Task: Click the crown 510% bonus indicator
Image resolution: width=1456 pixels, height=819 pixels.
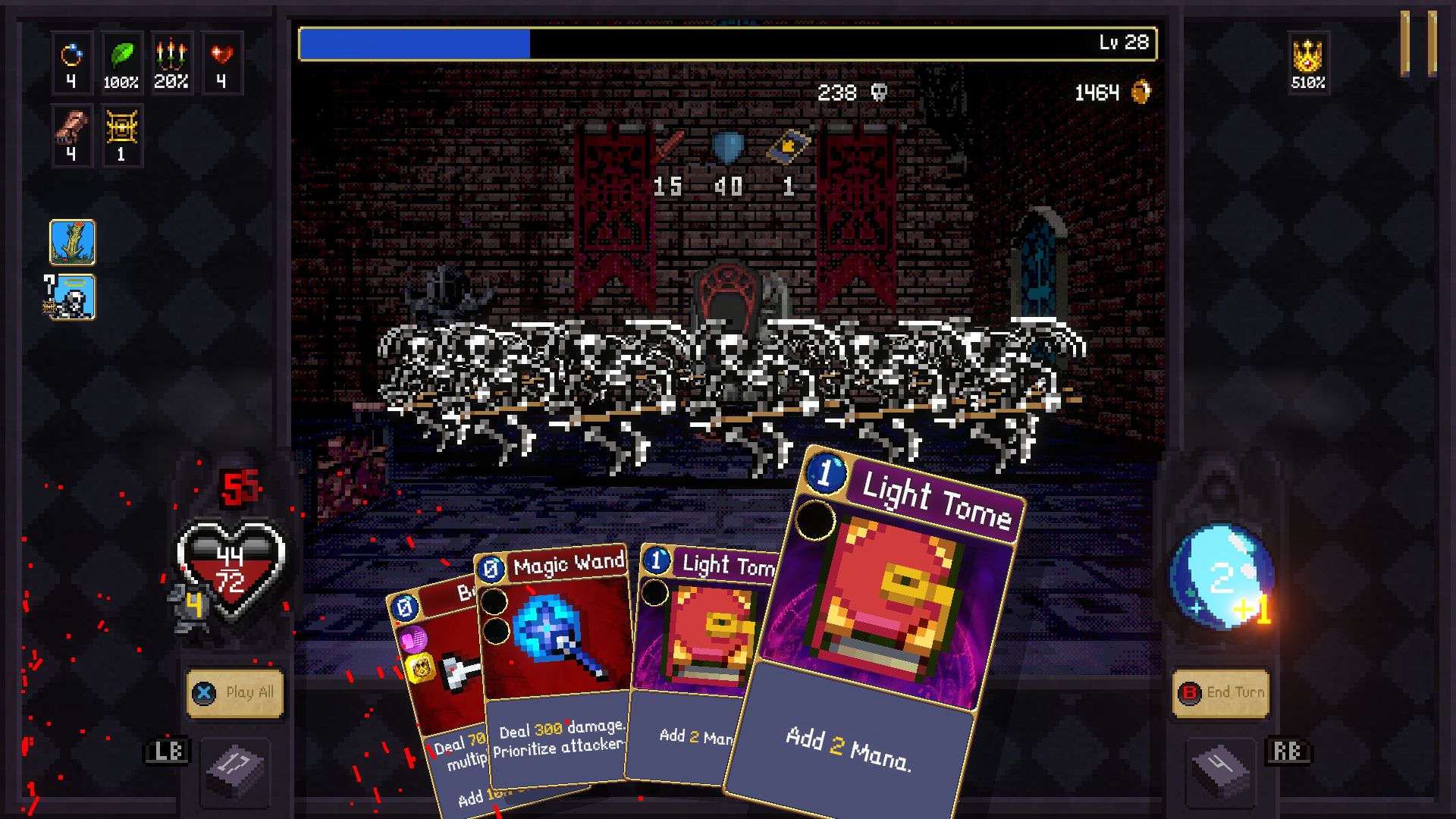Action: tap(1308, 61)
